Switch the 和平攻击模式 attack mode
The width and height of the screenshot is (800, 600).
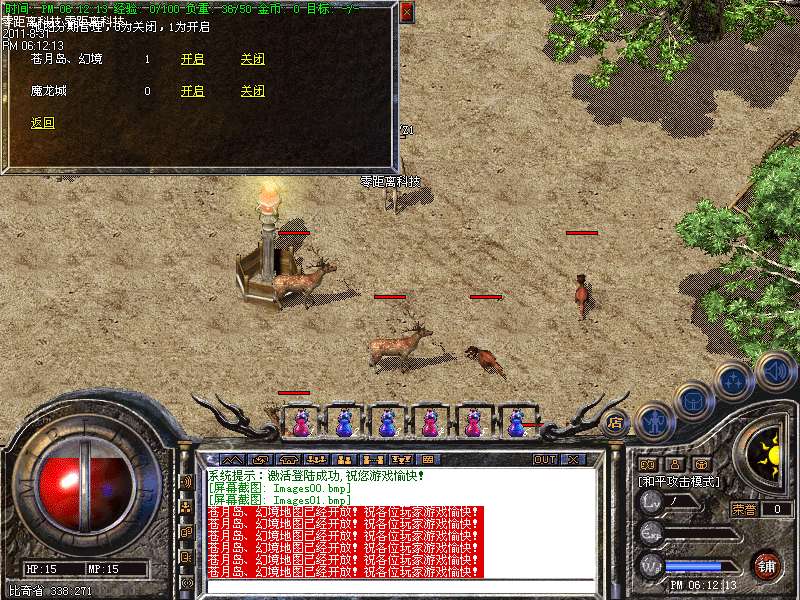pos(680,482)
